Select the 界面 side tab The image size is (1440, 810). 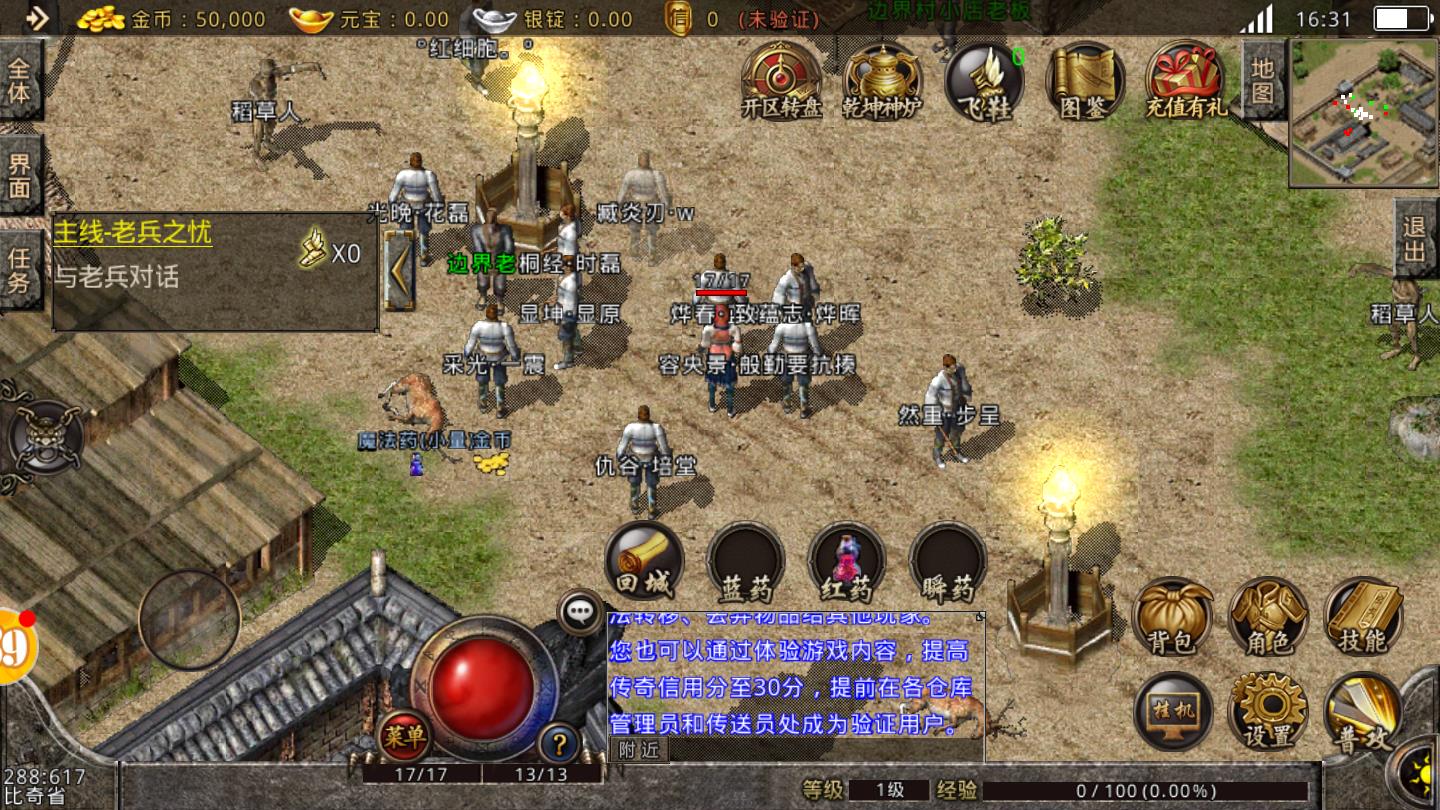pos(20,176)
